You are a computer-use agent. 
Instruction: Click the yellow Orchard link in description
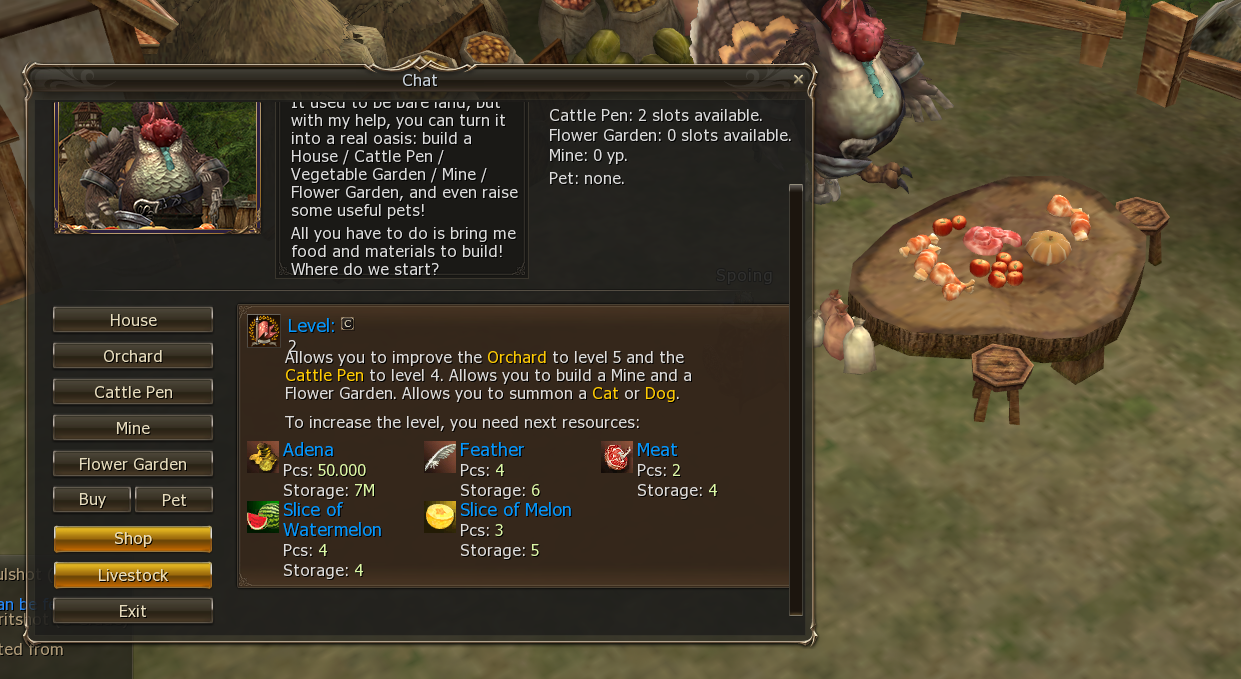pyautogui.click(x=517, y=357)
